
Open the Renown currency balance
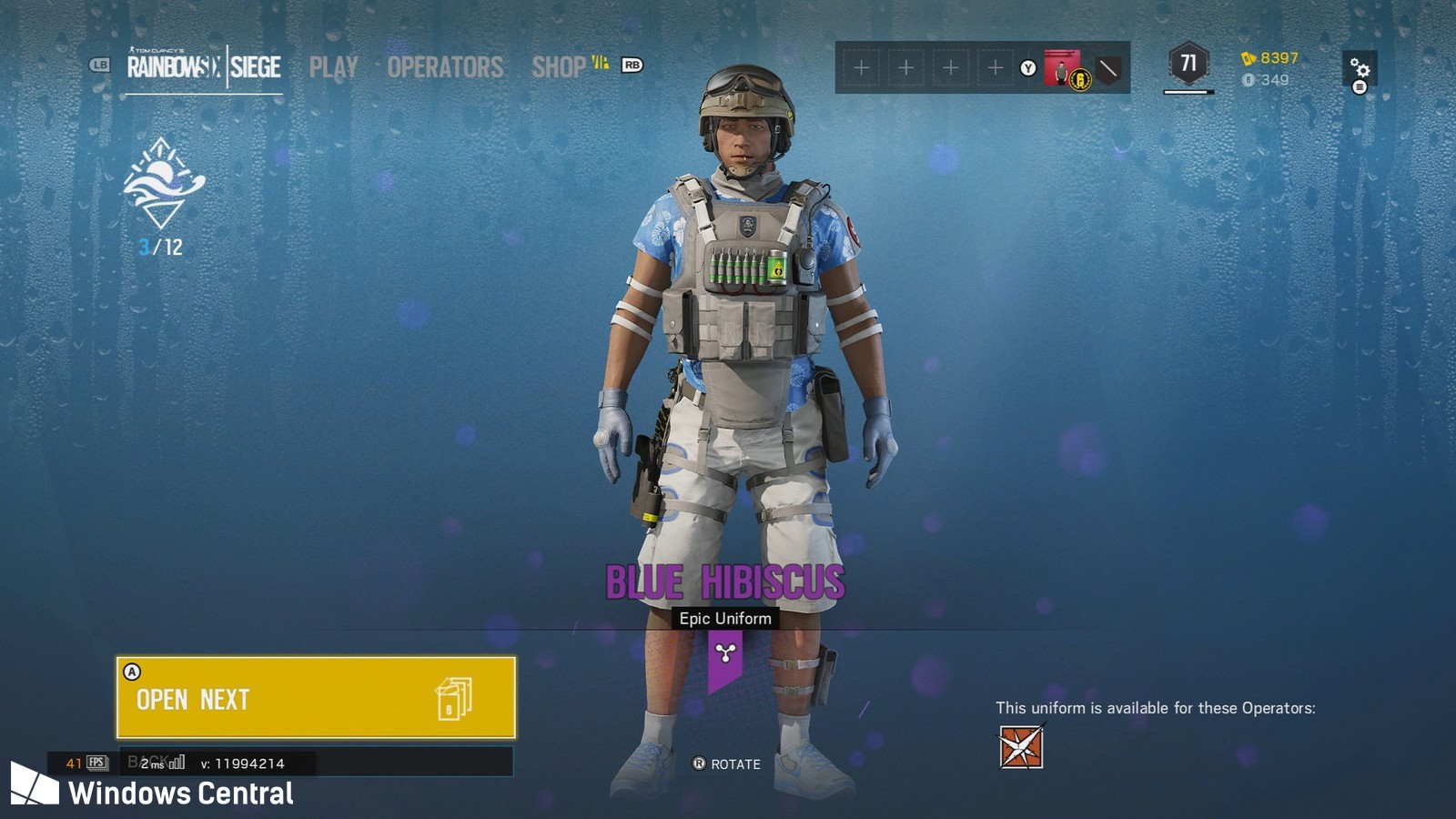tap(1269, 58)
